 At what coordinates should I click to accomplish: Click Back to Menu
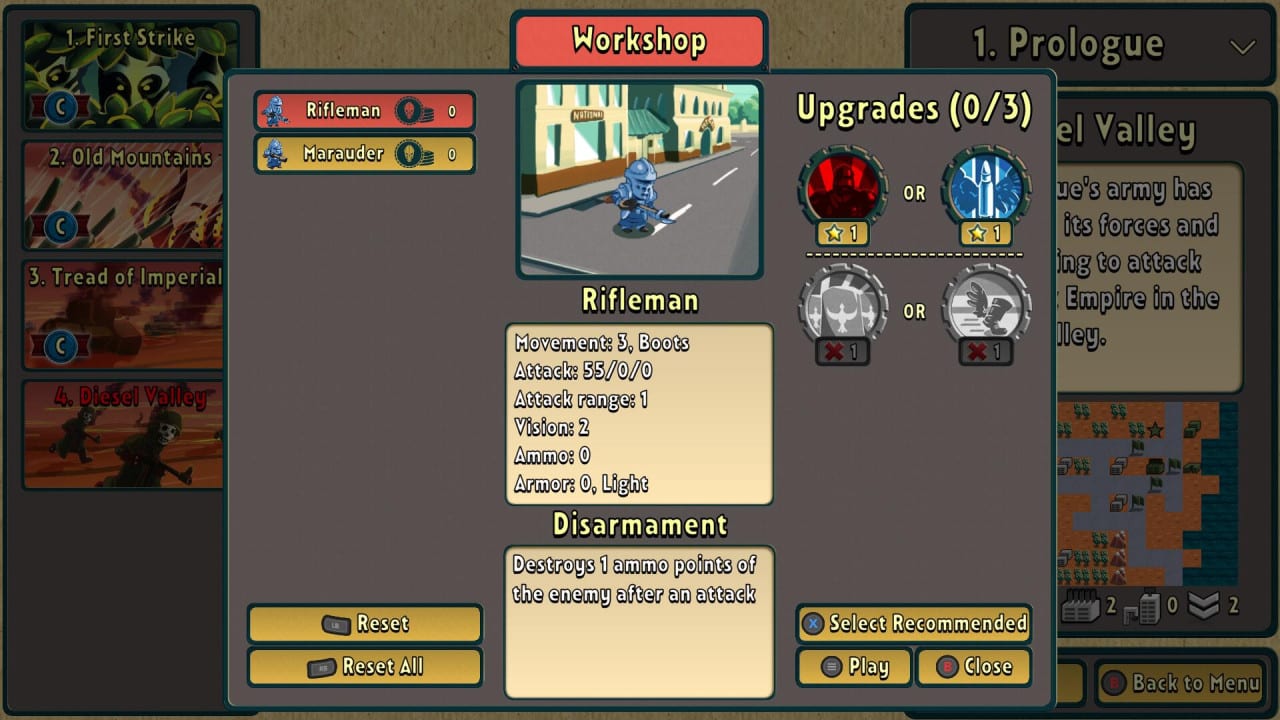[x=1180, y=684]
